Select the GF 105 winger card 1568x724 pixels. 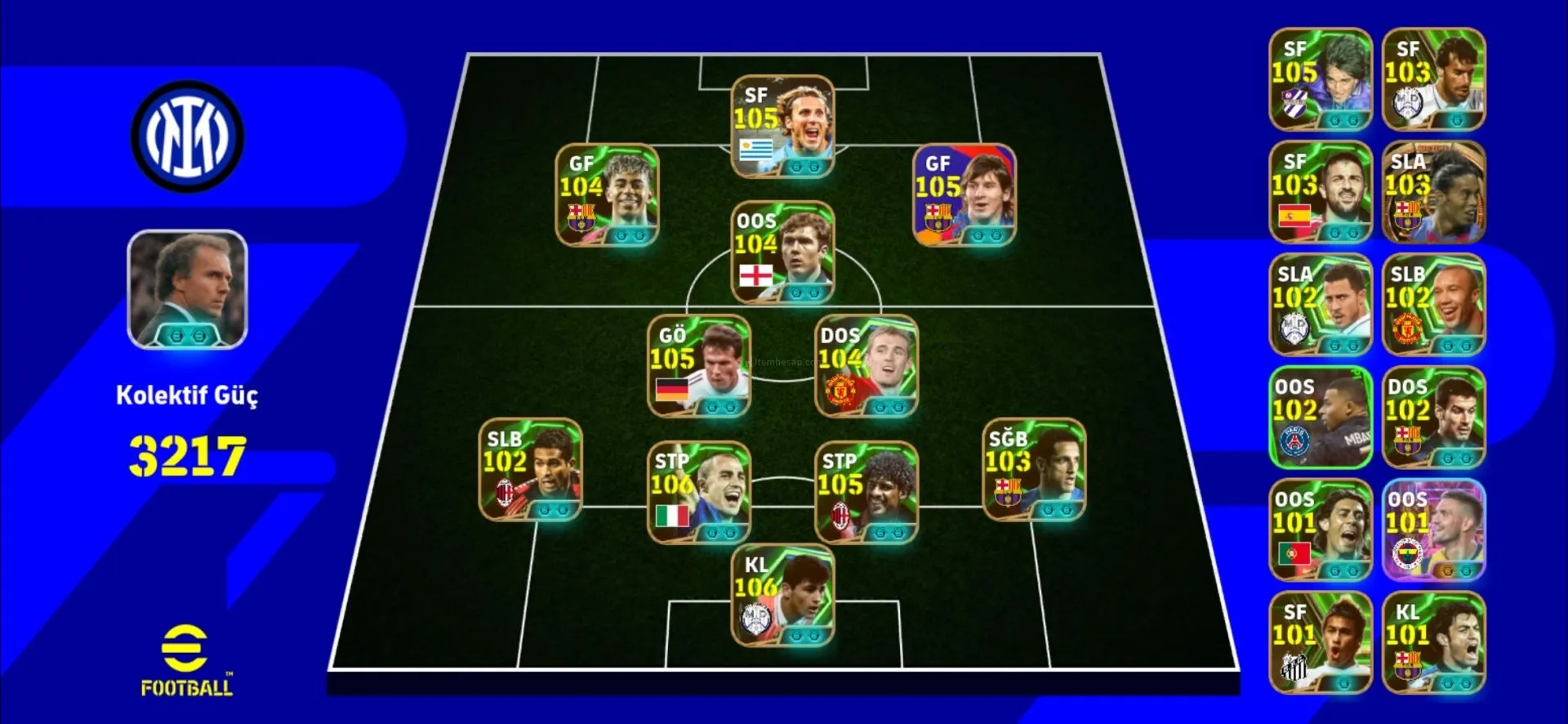click(x=964, y=195)
